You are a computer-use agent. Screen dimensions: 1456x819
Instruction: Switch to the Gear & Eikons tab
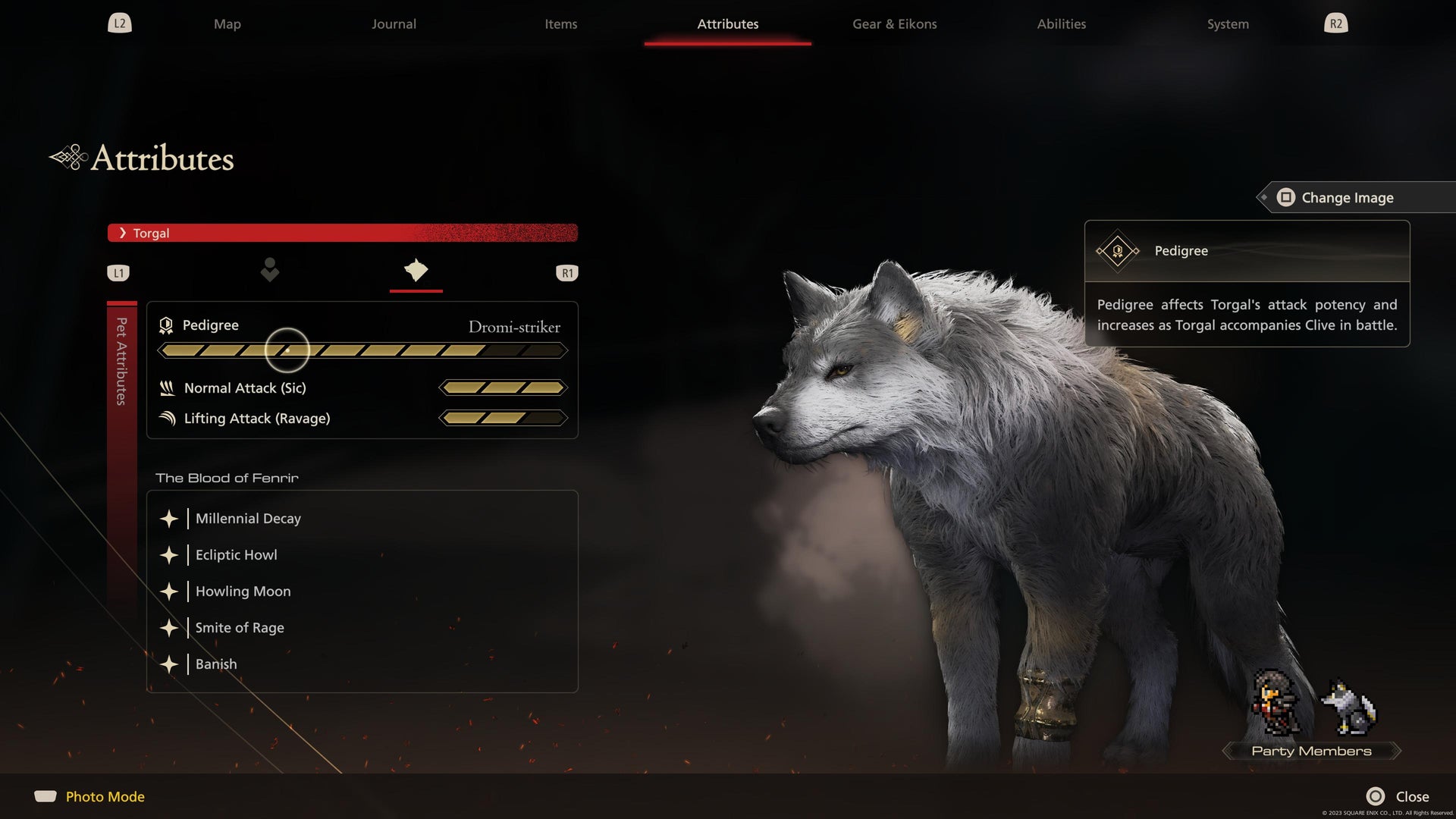click(x=894, y=24)
